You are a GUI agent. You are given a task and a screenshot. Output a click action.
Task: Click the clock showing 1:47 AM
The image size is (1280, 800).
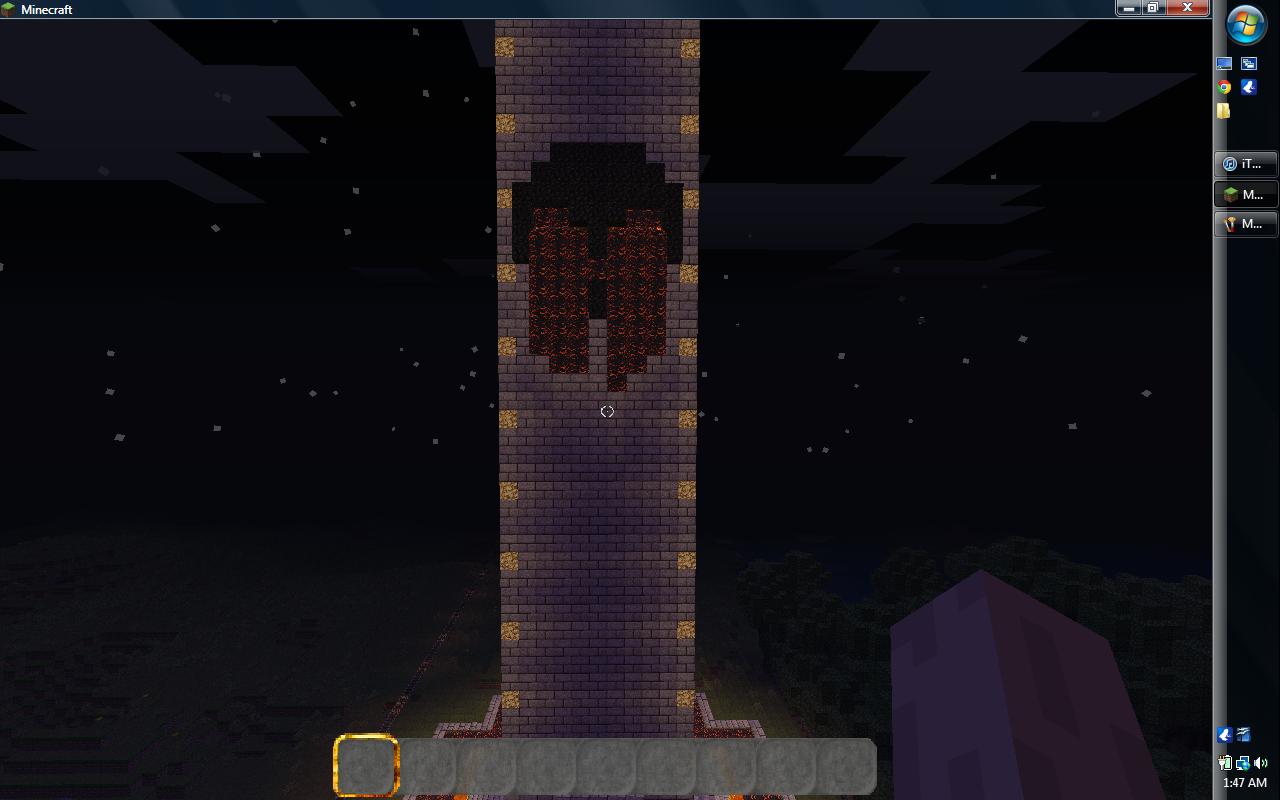(1245, 781)
